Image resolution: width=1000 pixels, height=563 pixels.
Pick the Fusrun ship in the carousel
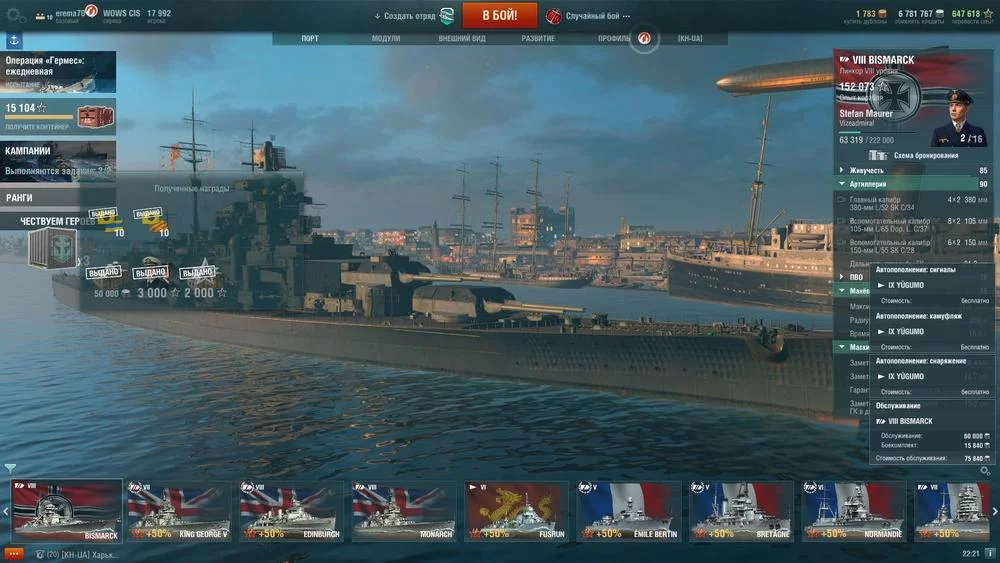click(516, 511)
